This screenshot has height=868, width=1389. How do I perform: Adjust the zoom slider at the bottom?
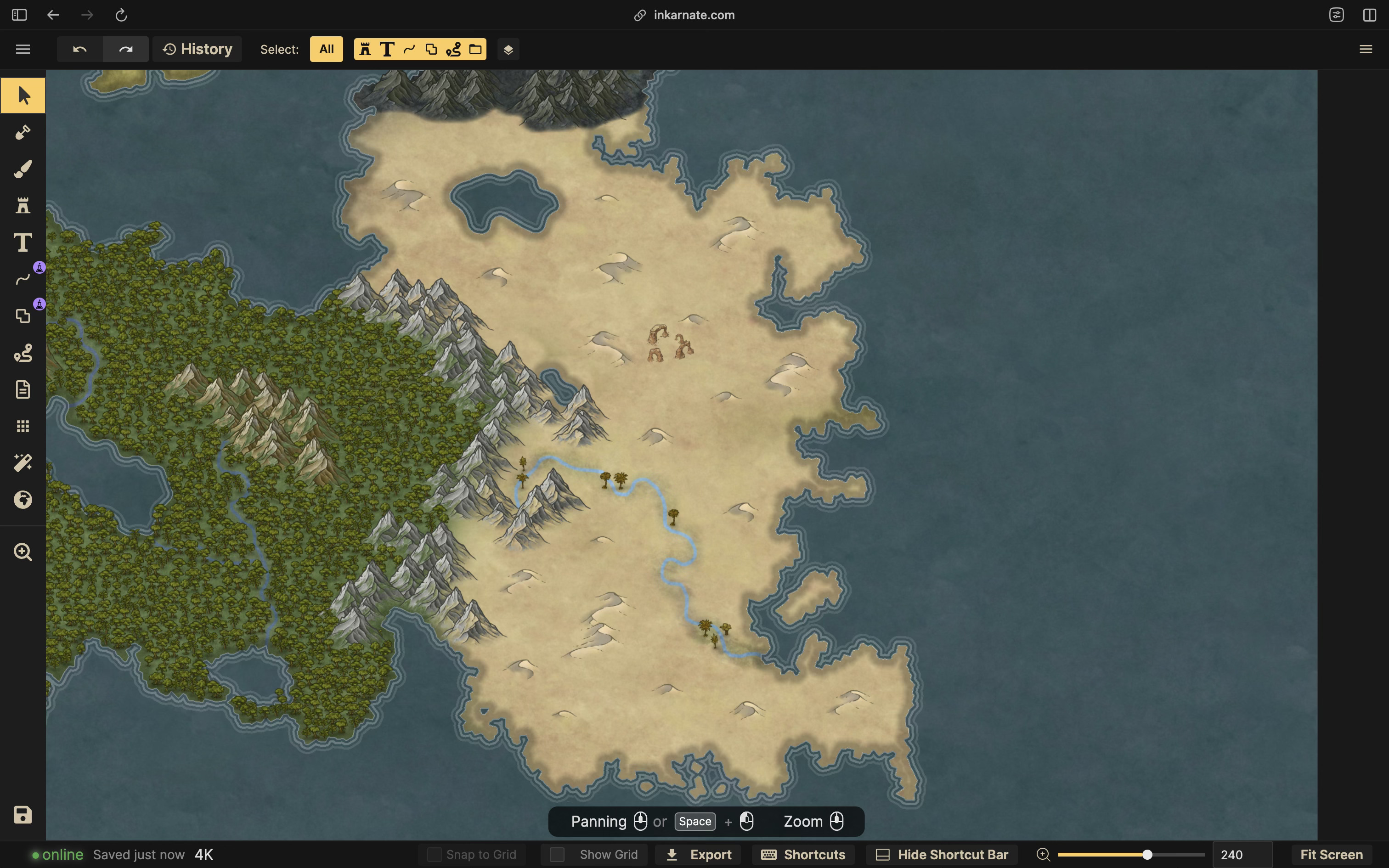(x=1147, y=854)
